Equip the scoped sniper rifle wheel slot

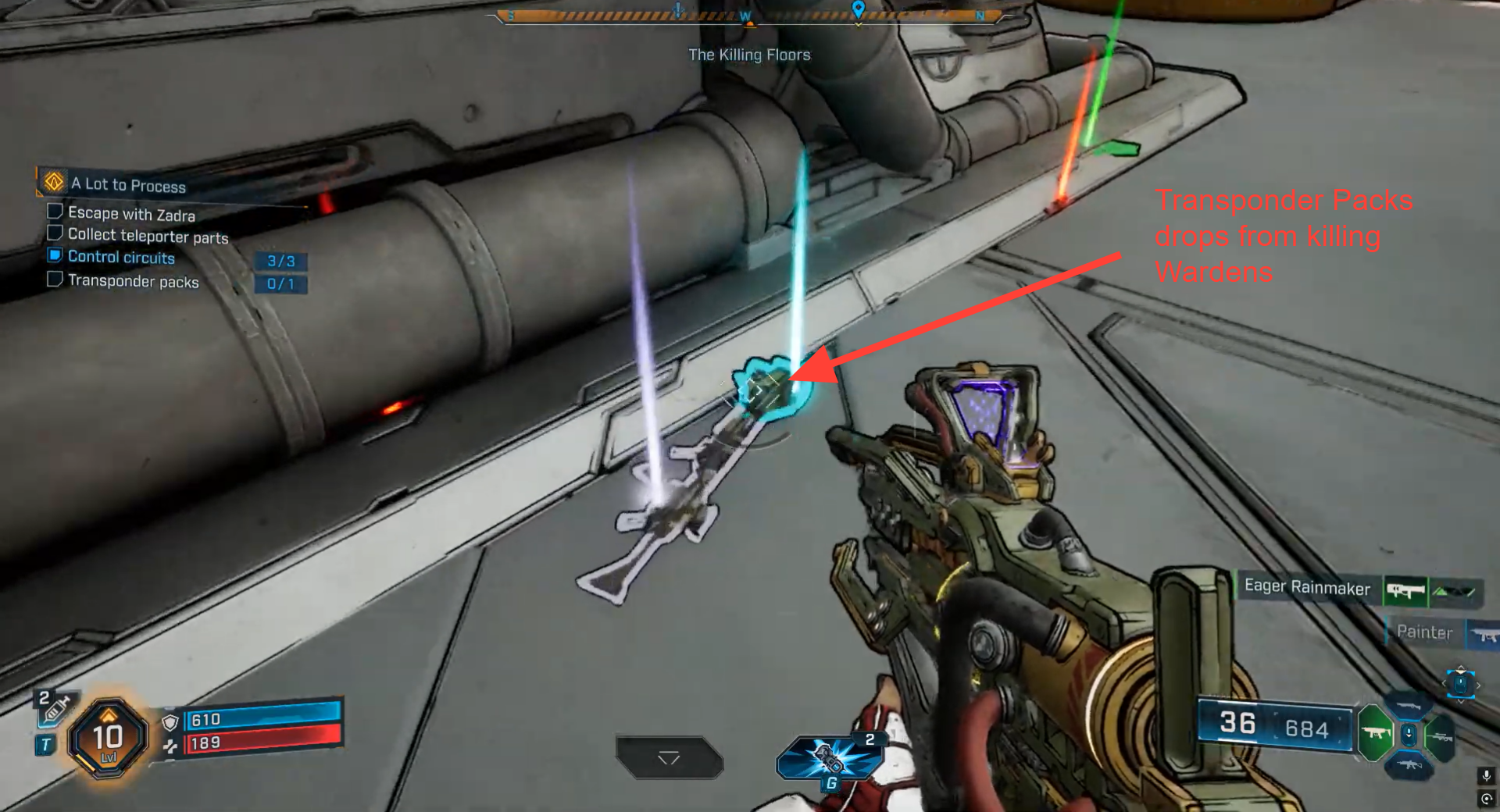click(1440, 735)
